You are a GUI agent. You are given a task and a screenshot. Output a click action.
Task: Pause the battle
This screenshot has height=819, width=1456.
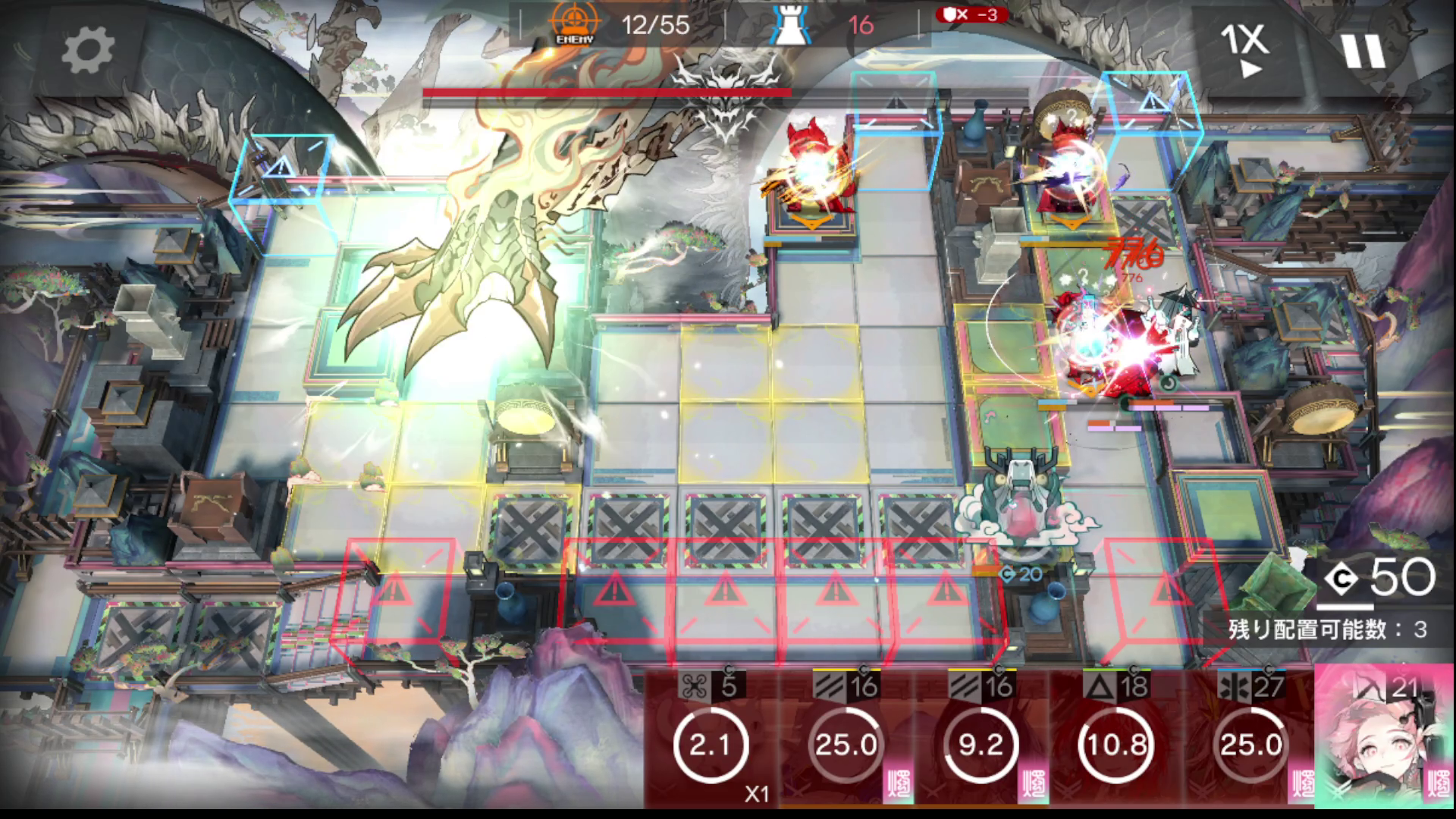pos(1363,50)
